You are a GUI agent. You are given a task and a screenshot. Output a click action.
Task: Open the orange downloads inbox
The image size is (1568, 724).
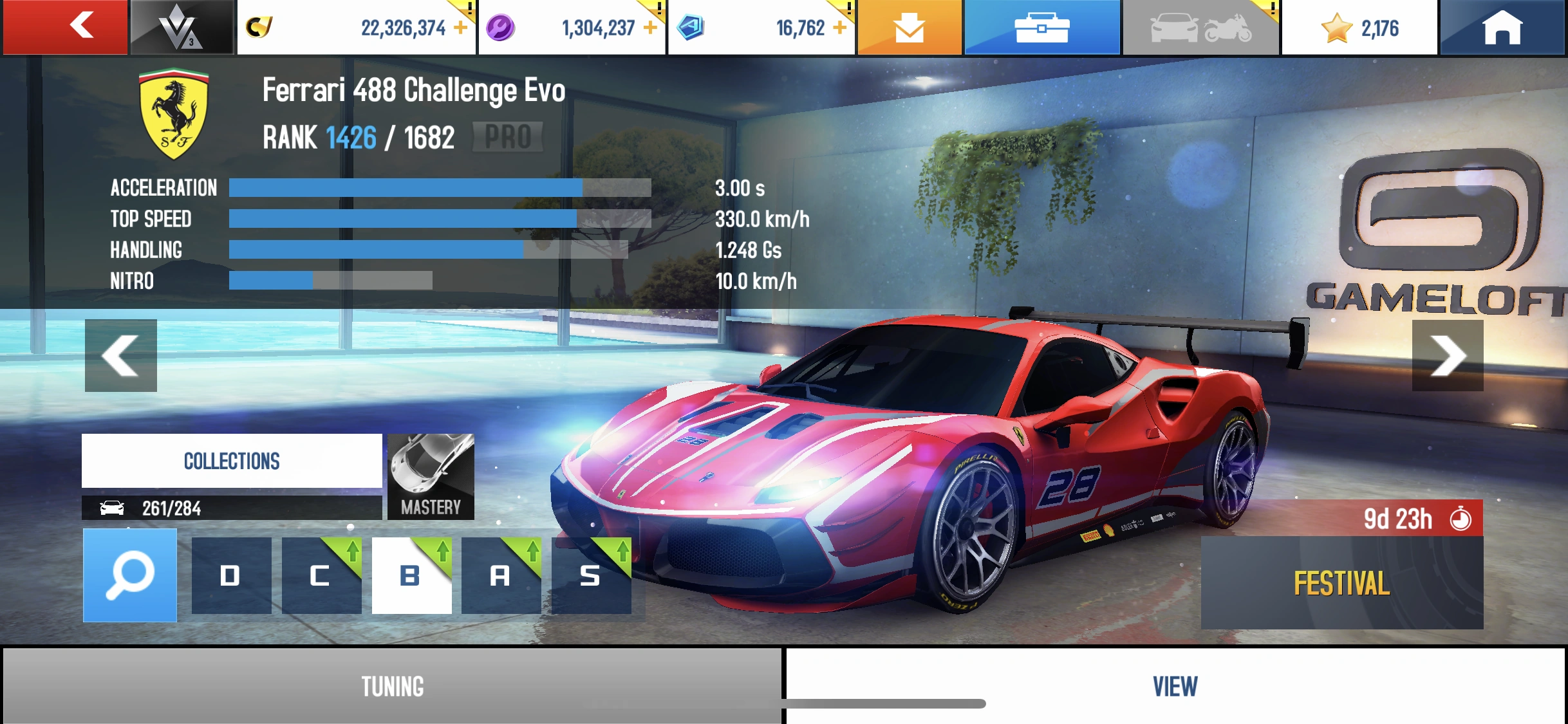click(x=909, y=27)
